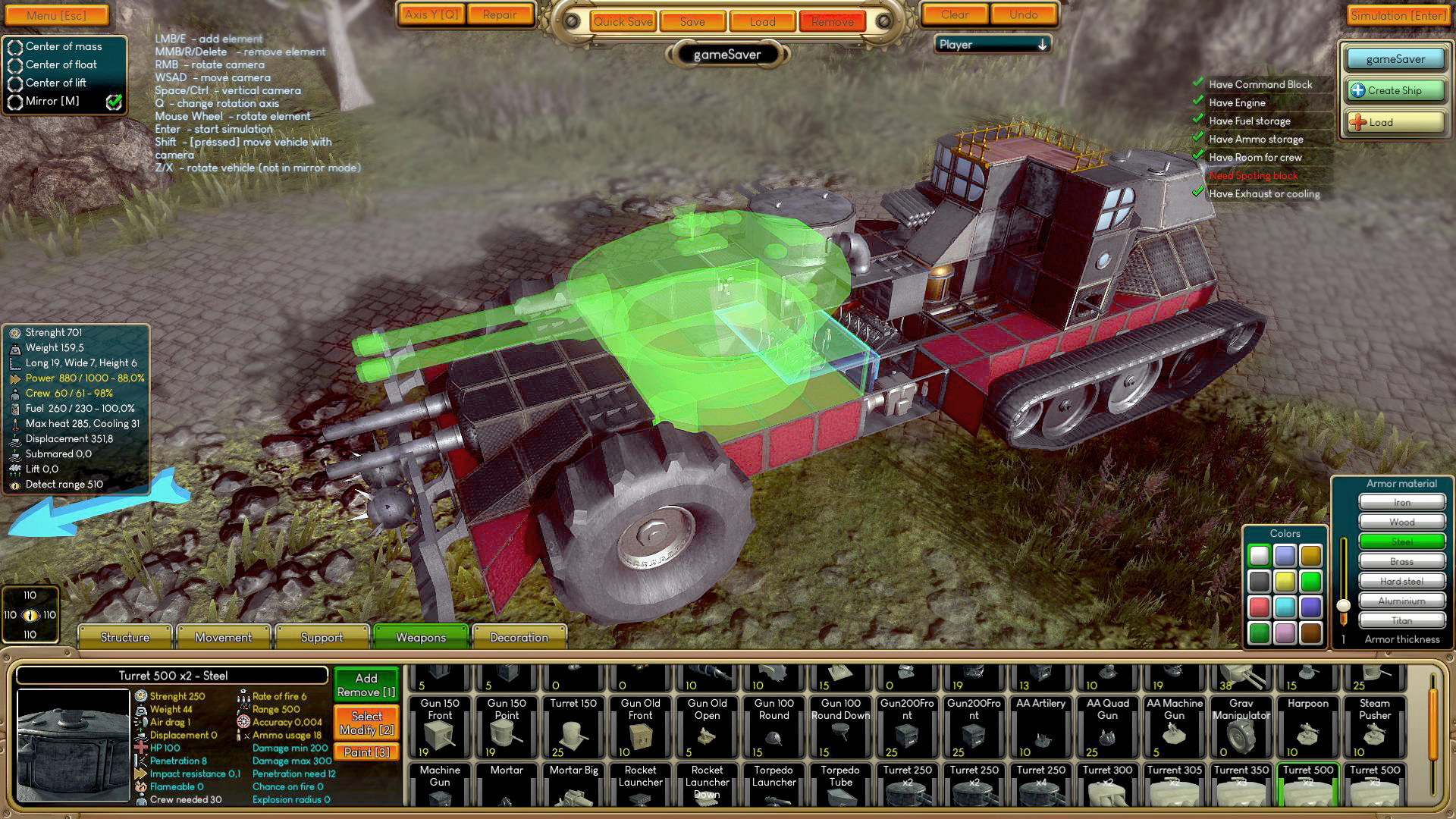
Task: Enable Paint mode
Action: pyautogui.click(x=366, y=752)
